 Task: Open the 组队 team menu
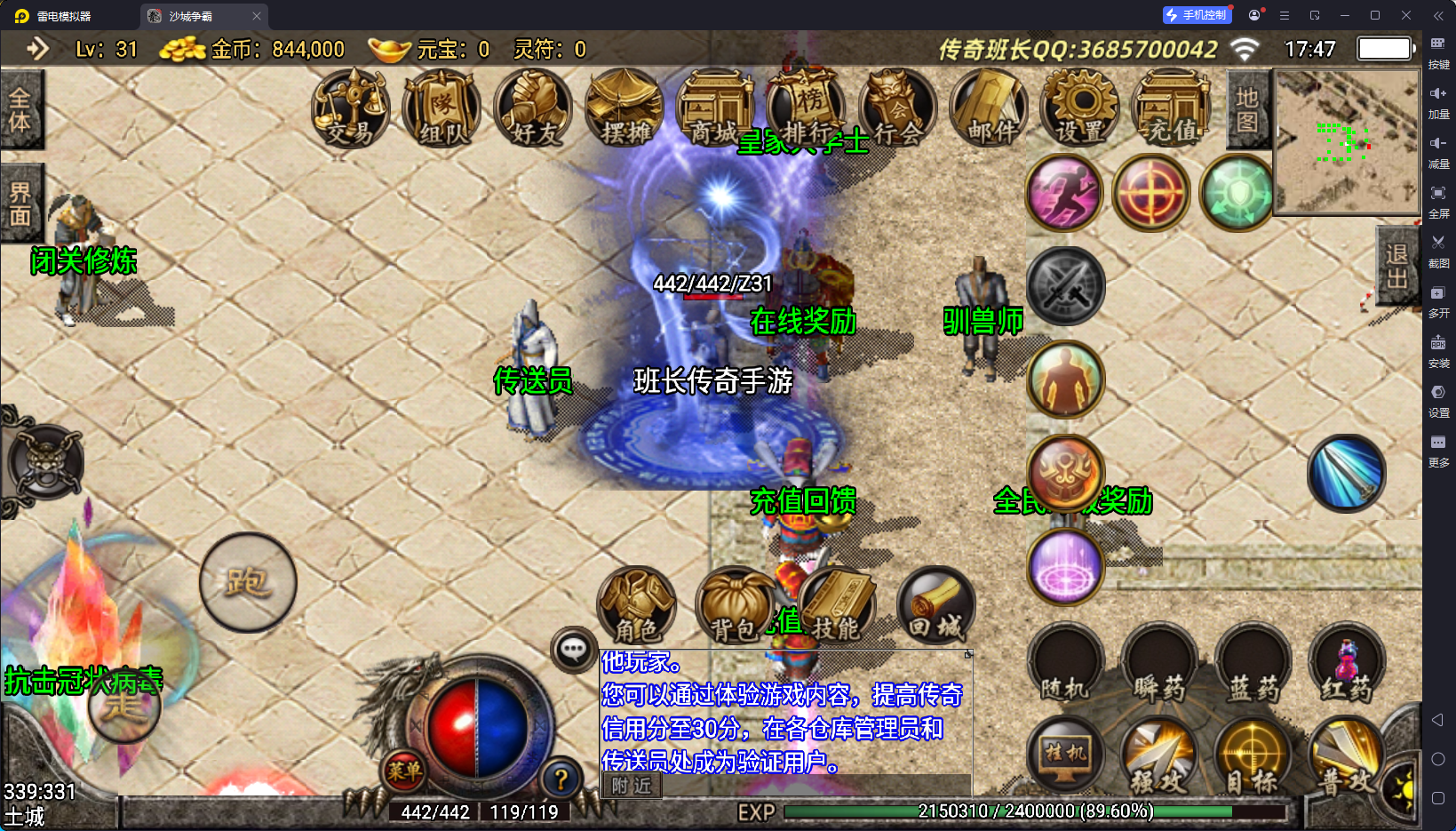[442, 109]
